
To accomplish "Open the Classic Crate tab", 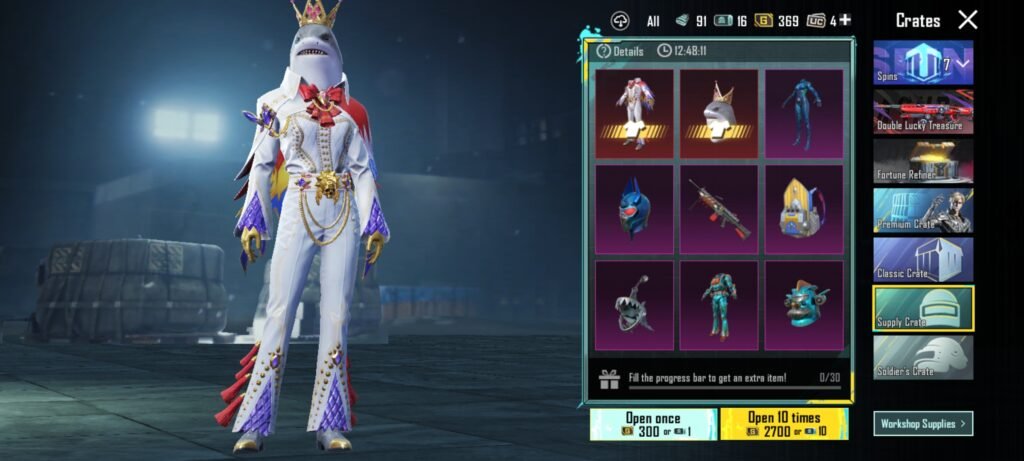I will [x=922, y=259].
